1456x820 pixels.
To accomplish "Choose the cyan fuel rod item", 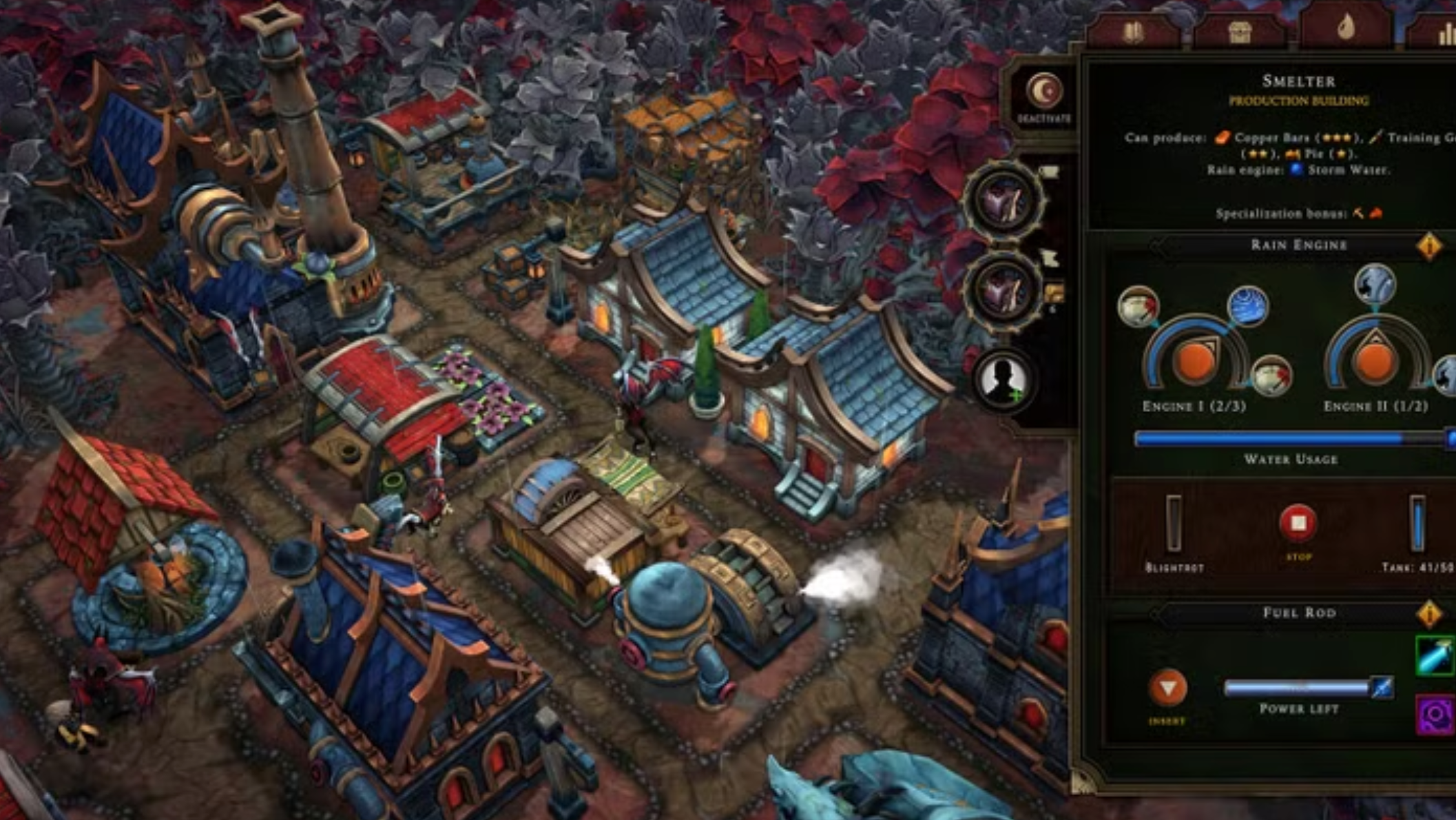I will click(1435, 655).
